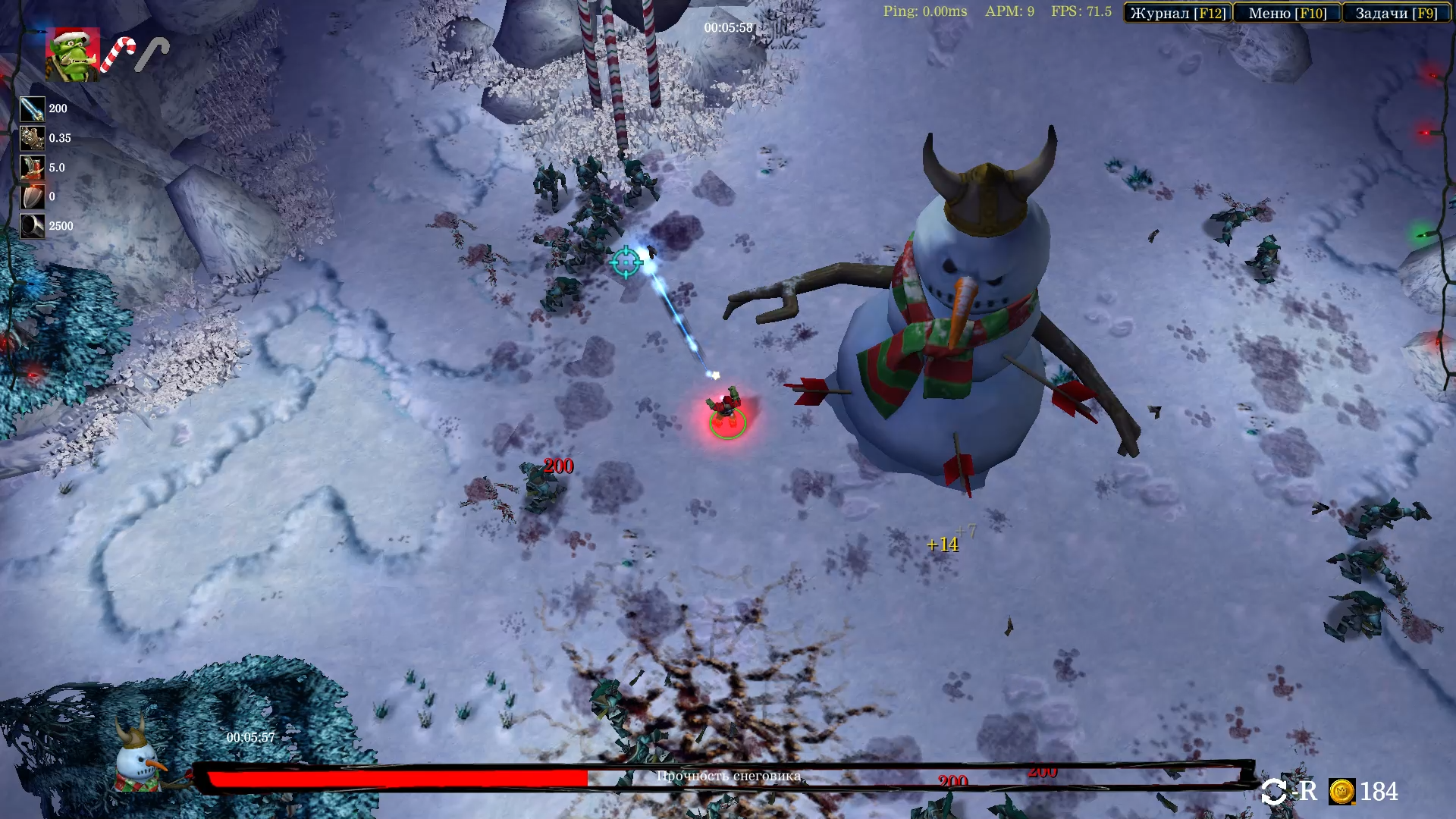
Task: Click the greyed-out candy cane icon
Action: point(152,55)
